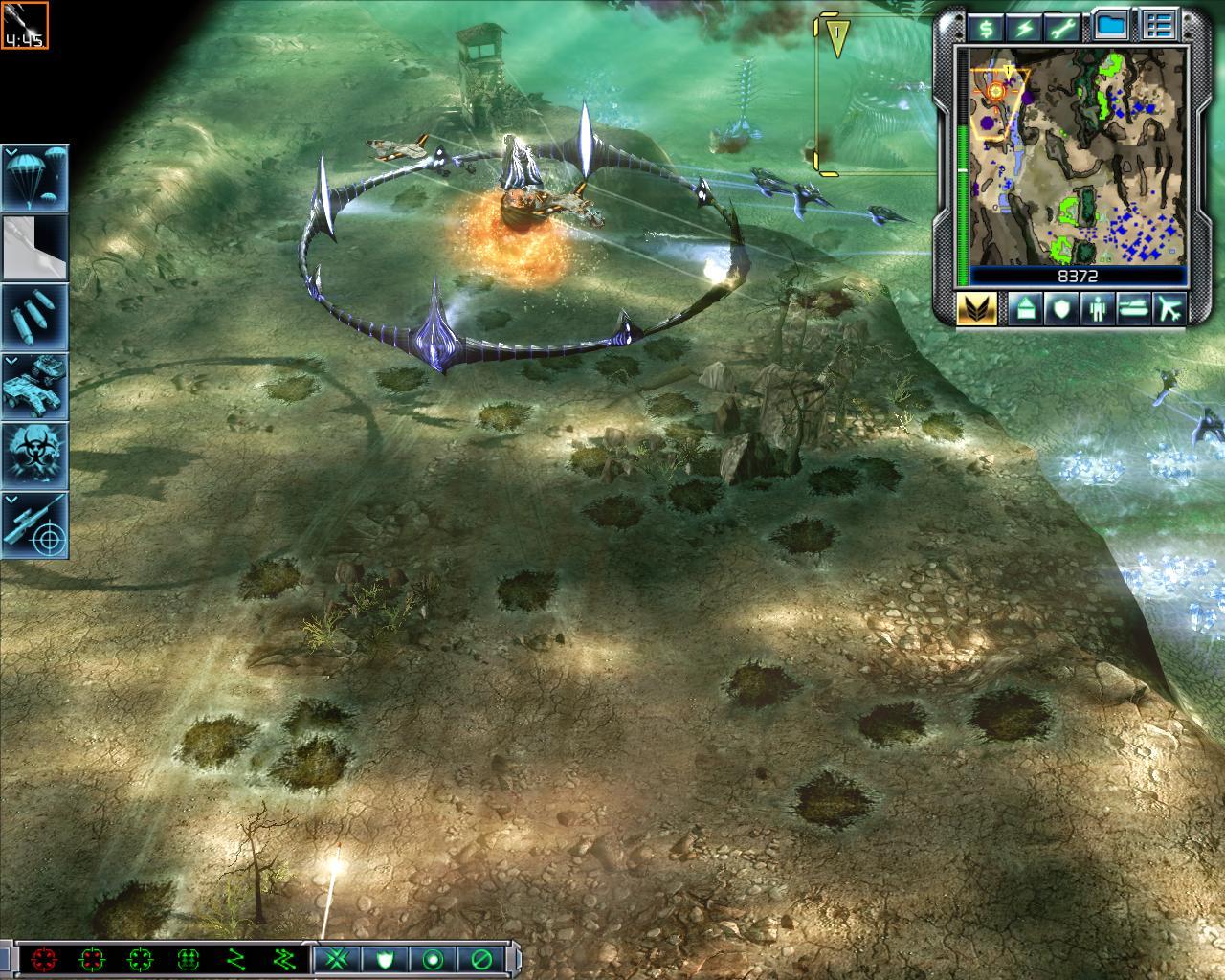Select the bomb strike support power

(34, 316)
